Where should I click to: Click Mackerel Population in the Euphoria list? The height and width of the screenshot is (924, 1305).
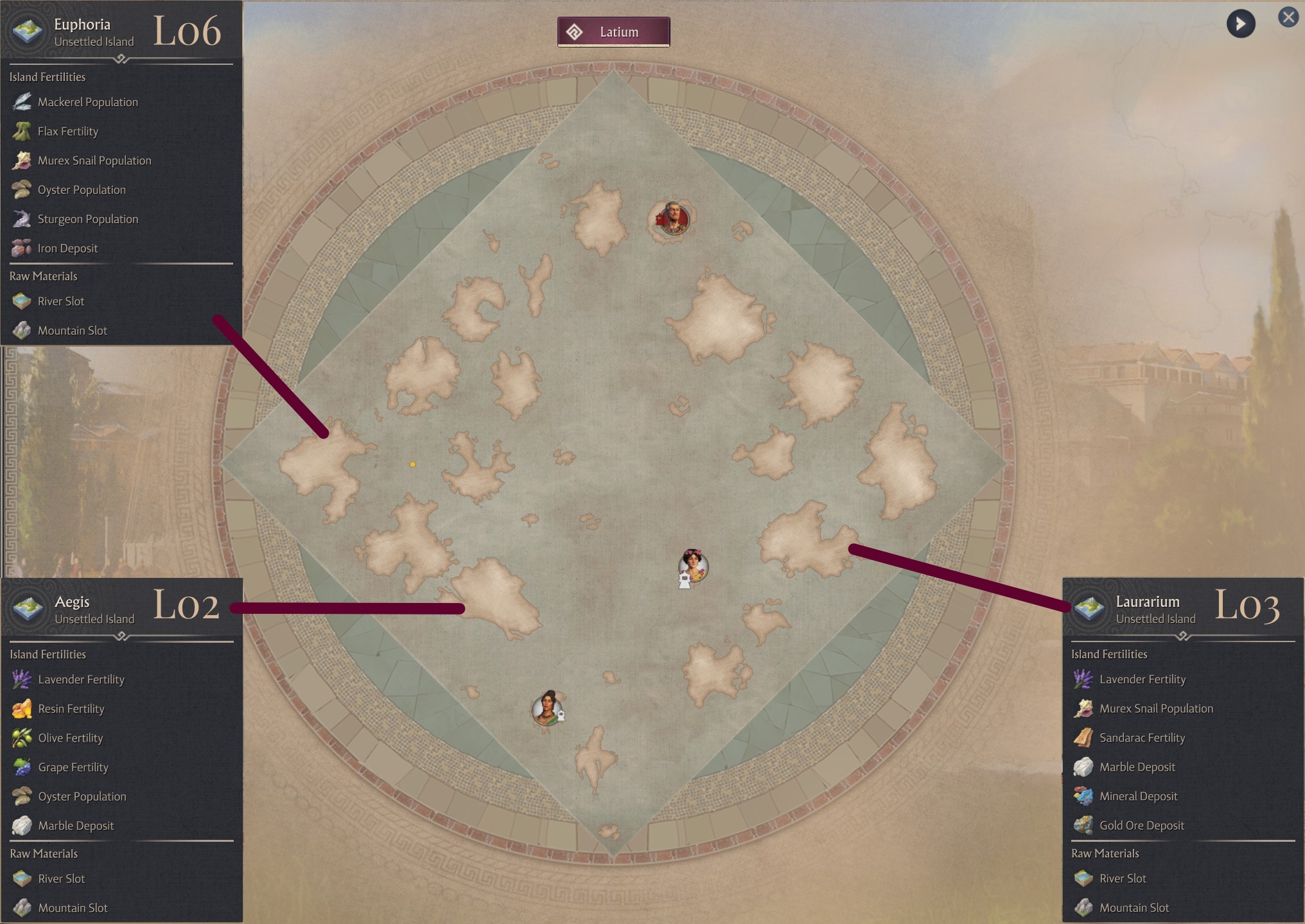tap(87, 102)
